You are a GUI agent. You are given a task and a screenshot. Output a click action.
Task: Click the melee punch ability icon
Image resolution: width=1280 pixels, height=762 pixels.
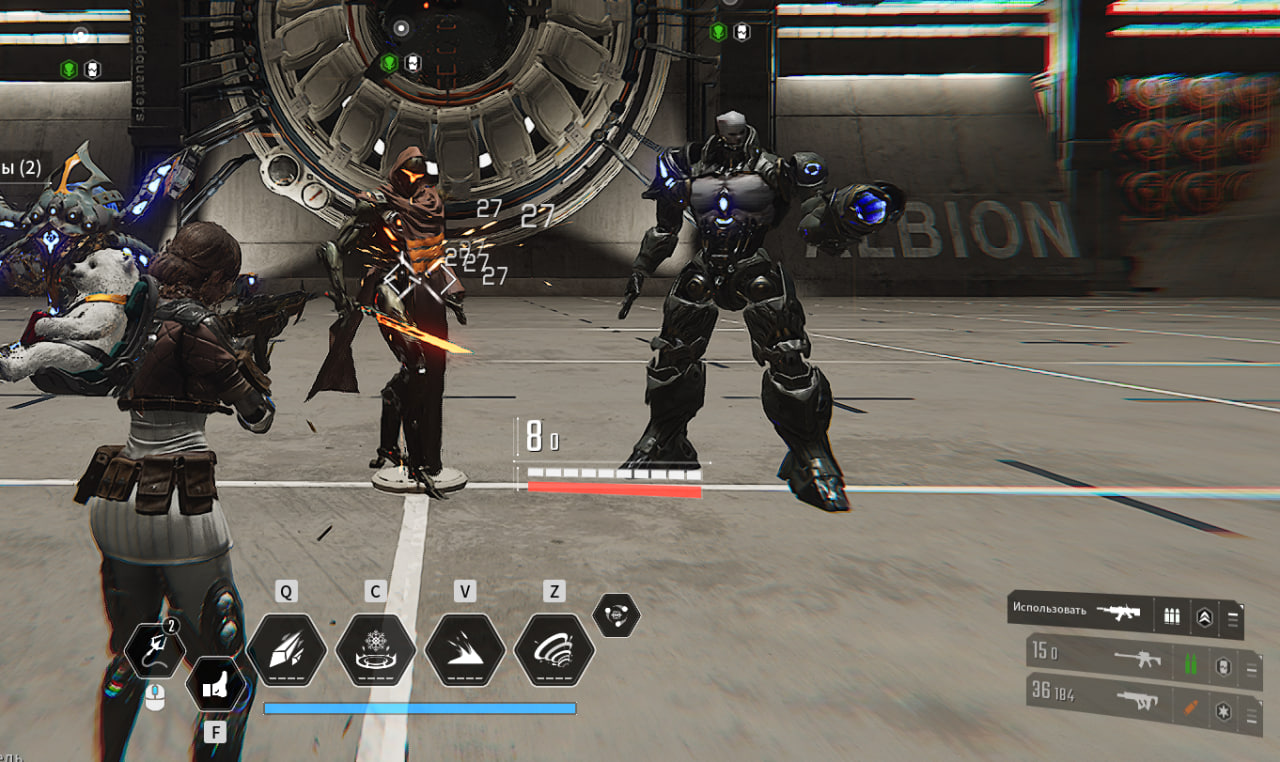click(x=216, y=685)
